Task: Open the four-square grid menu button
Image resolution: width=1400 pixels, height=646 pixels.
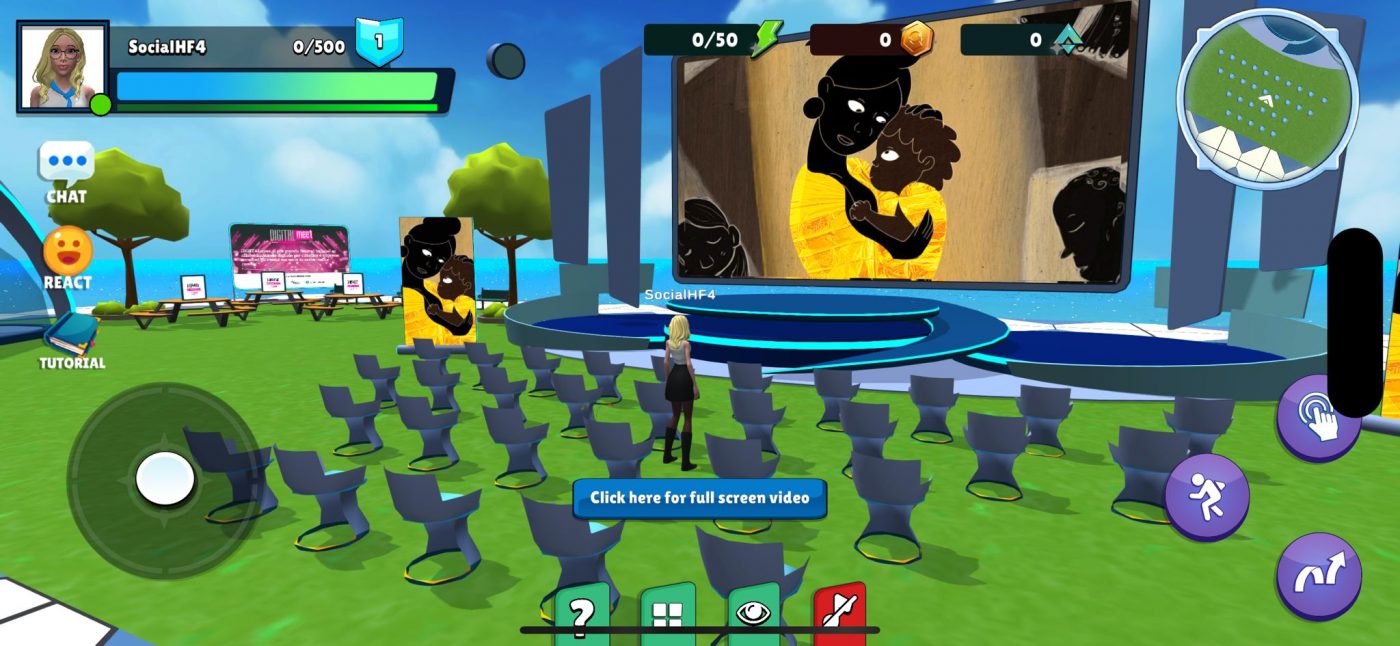Action: pos(667,612)
